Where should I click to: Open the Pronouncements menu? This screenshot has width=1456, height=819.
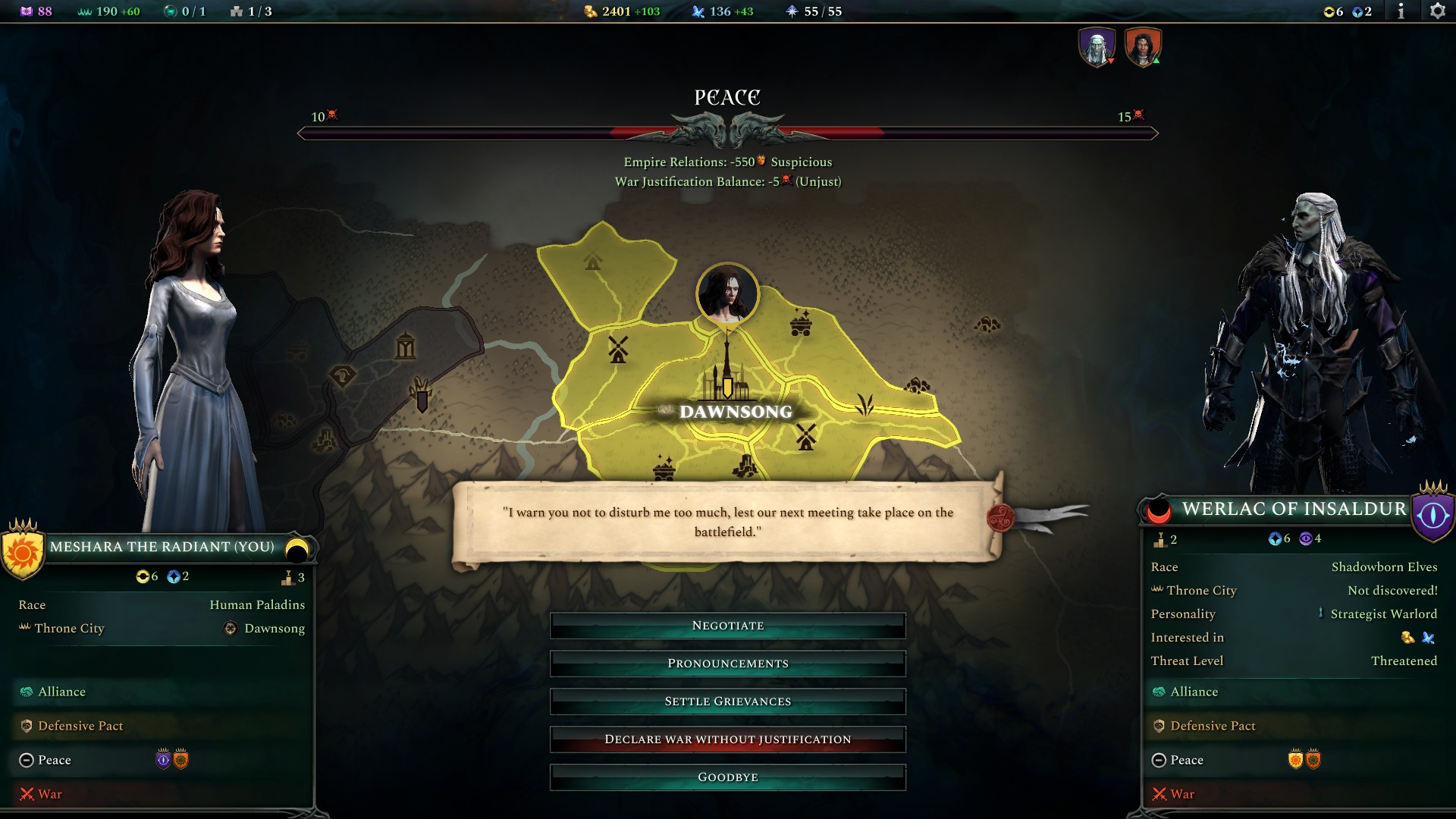pyautogui.click(x=727, y=663)
